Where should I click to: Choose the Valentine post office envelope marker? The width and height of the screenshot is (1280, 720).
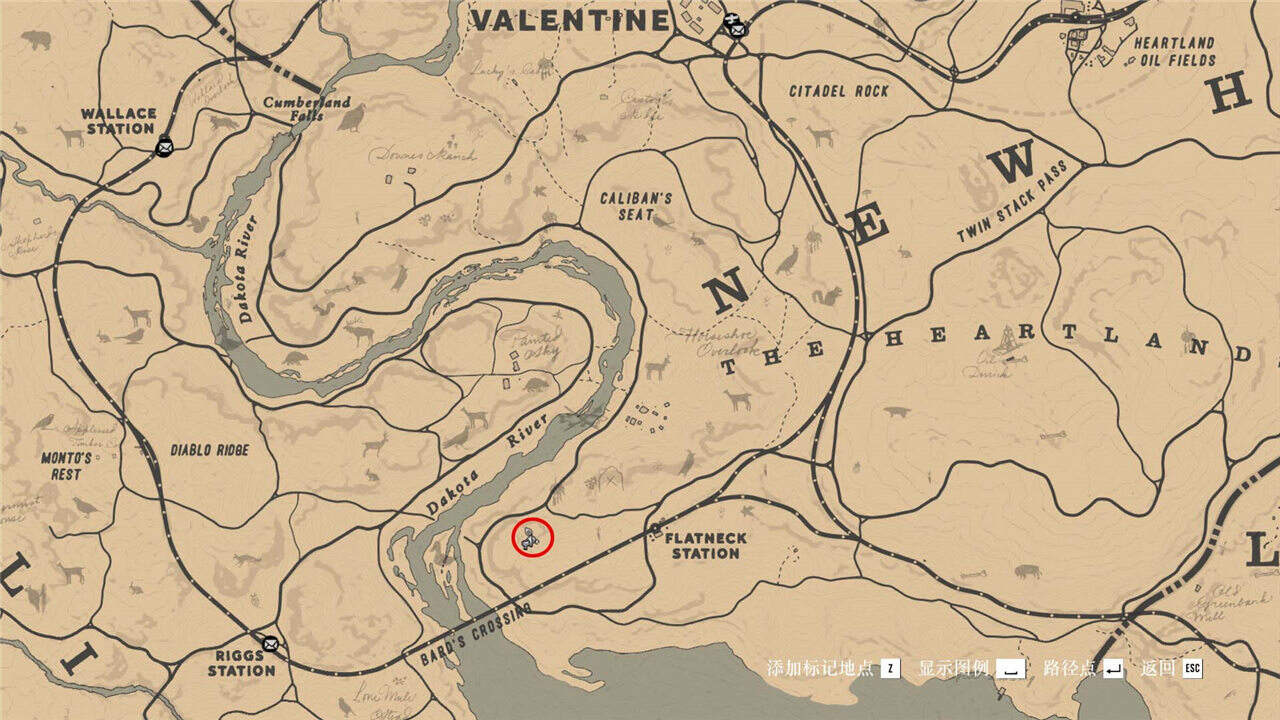pos(737,30)
